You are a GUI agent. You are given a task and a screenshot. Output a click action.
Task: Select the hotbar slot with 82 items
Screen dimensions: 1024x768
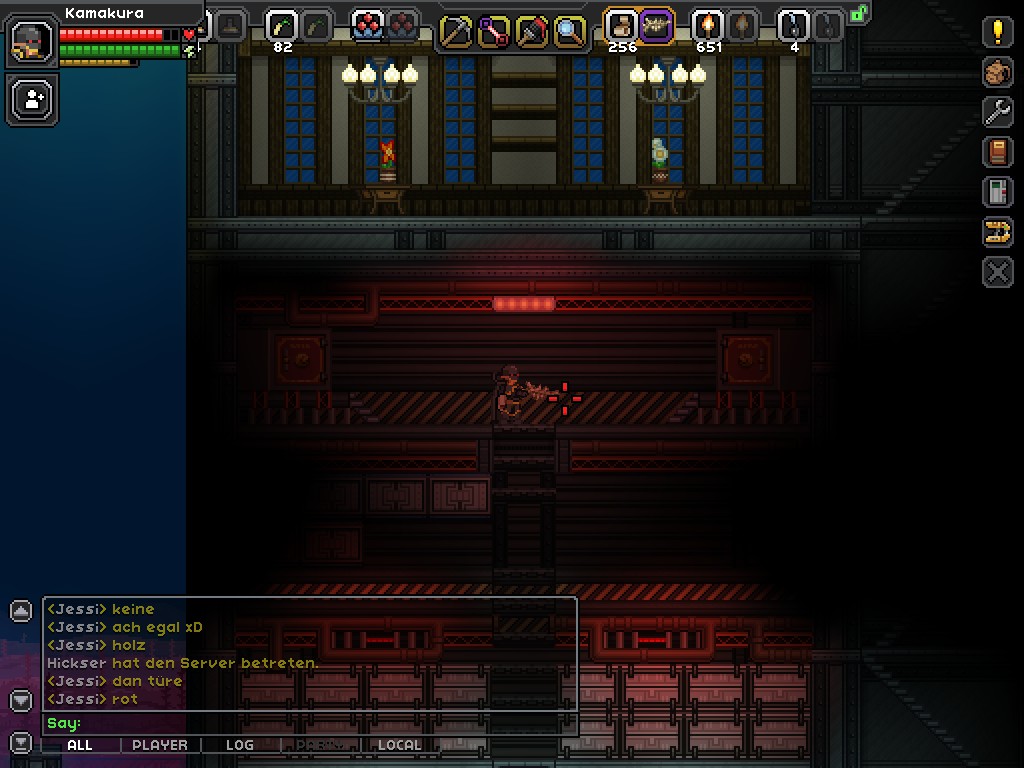282,25
